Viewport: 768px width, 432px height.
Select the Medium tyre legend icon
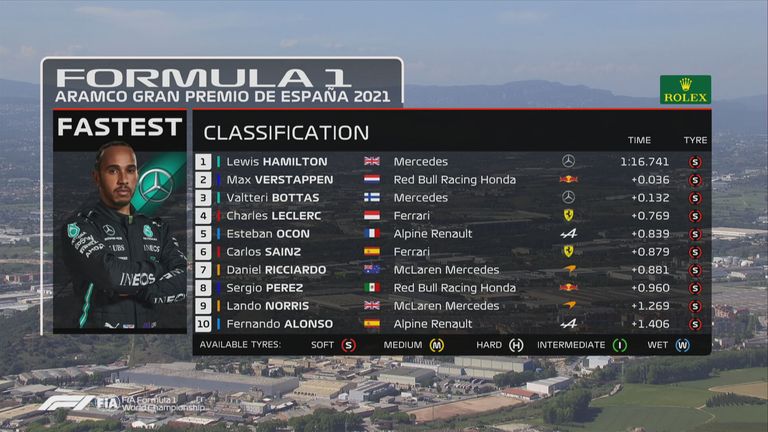pos(436,345)
